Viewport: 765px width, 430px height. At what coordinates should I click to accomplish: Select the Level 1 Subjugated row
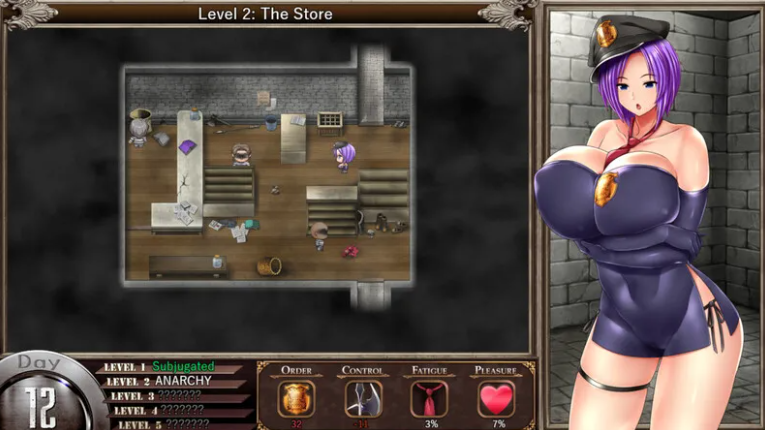tap(170, 367)
